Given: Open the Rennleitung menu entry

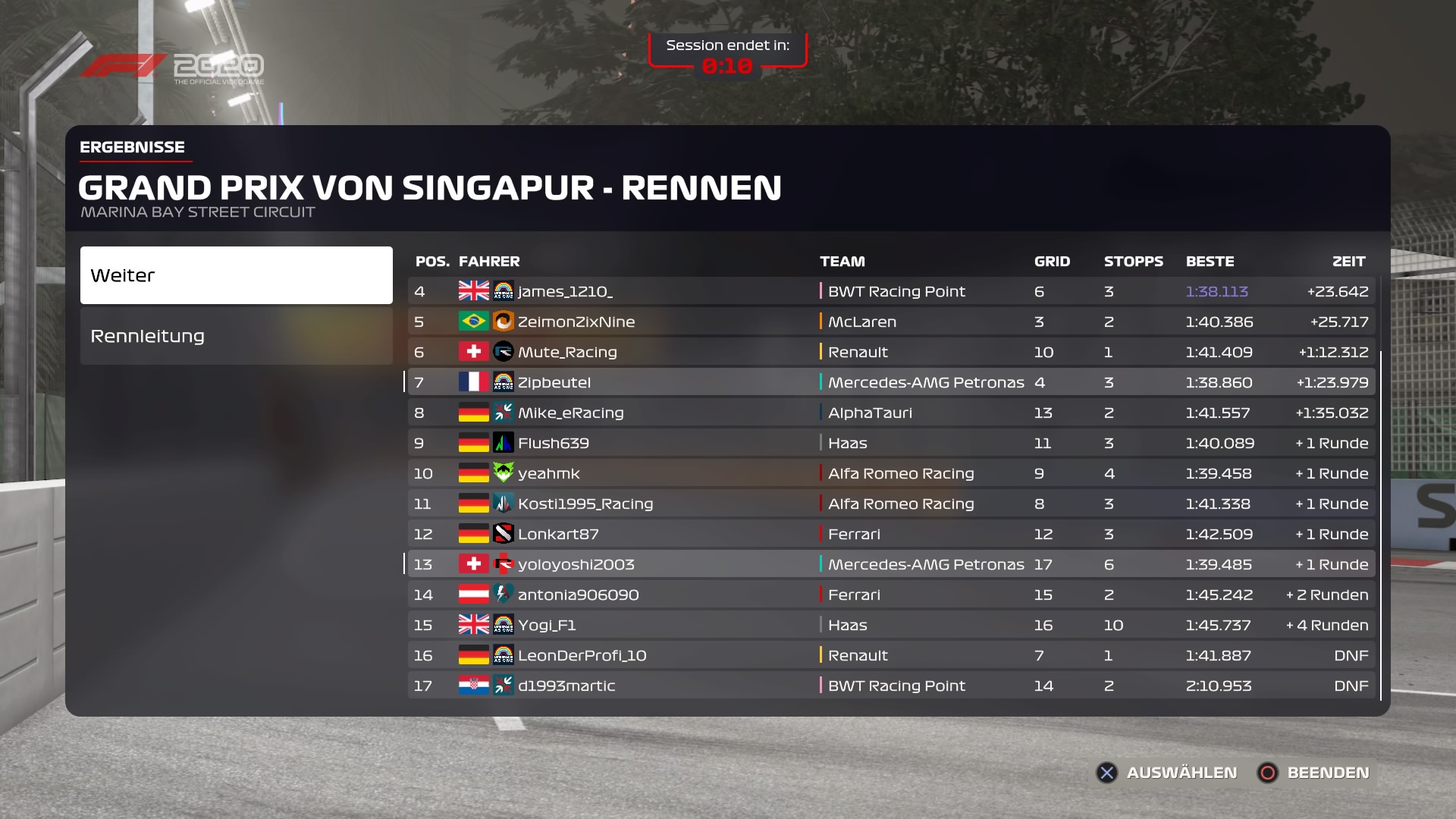Looking at the screenshot, I should (x=236, y=336).
